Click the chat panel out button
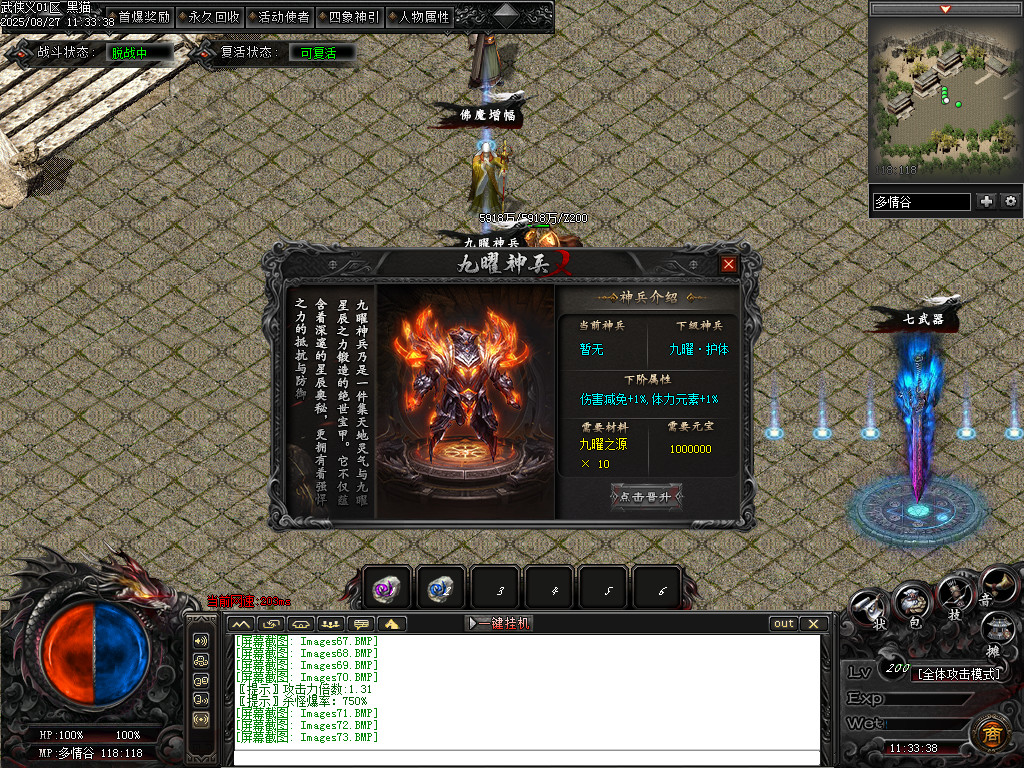Image resolution: width=1024 pixels, height=768 pixels. (x=784, y=623)
